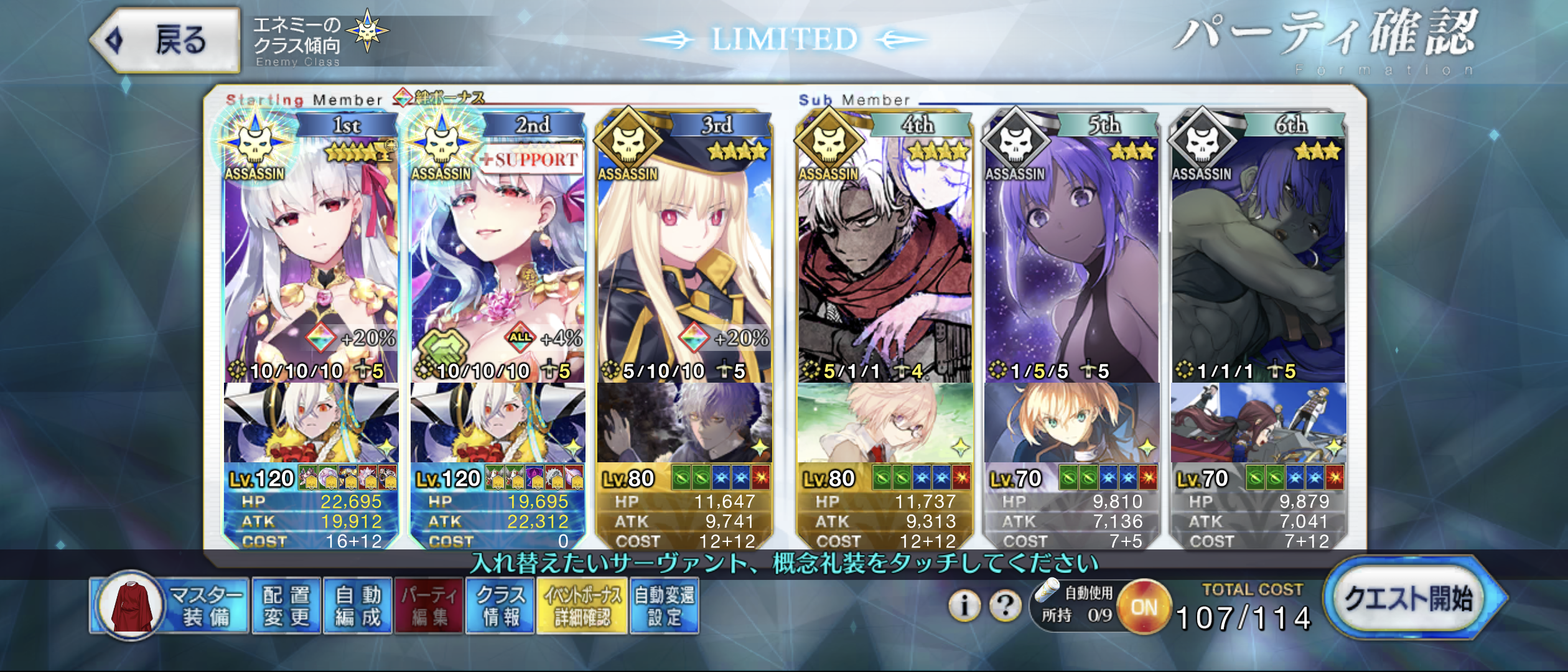Open 自動変遷設定 settings
Image resolution: width=1568 pixels, height=672 pixels.
664,606
